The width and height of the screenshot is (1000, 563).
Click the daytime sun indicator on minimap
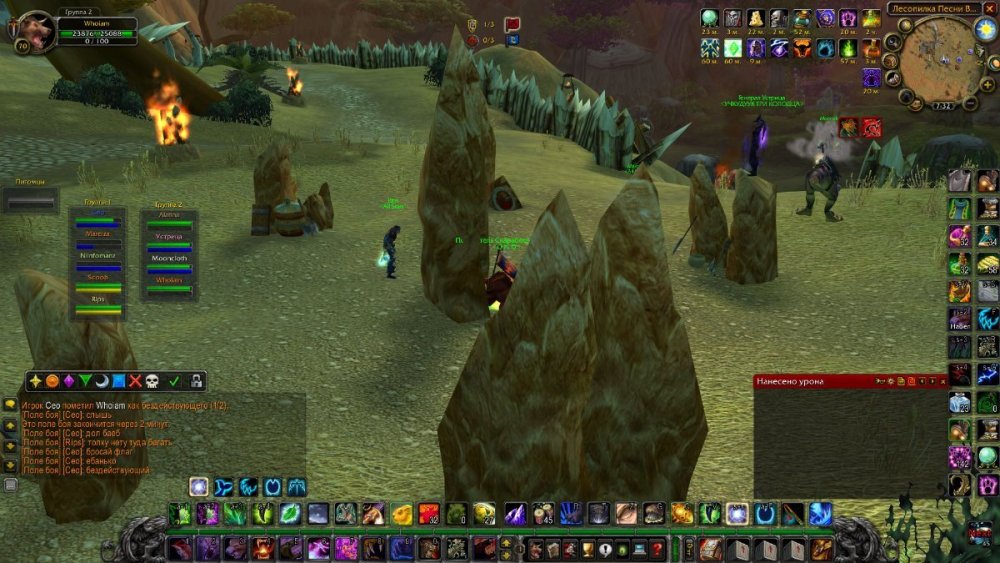[x=984, y=29]
